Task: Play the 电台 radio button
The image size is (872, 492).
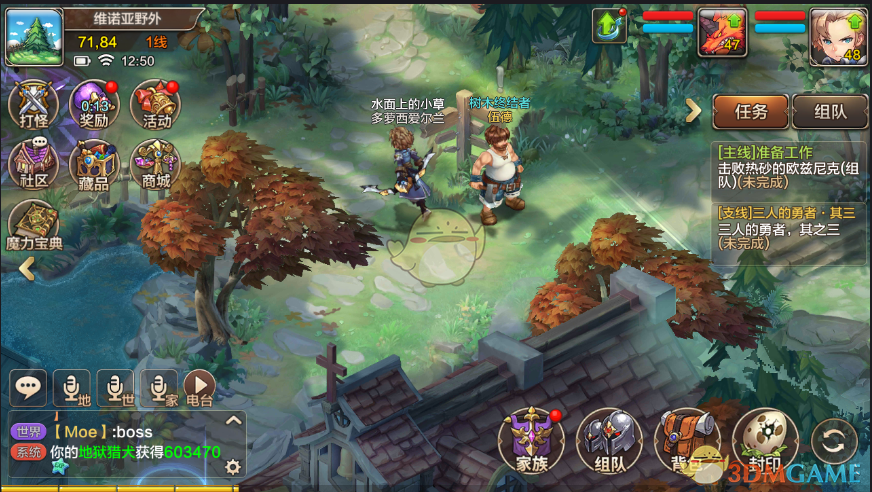Action: tap(200, 387)
